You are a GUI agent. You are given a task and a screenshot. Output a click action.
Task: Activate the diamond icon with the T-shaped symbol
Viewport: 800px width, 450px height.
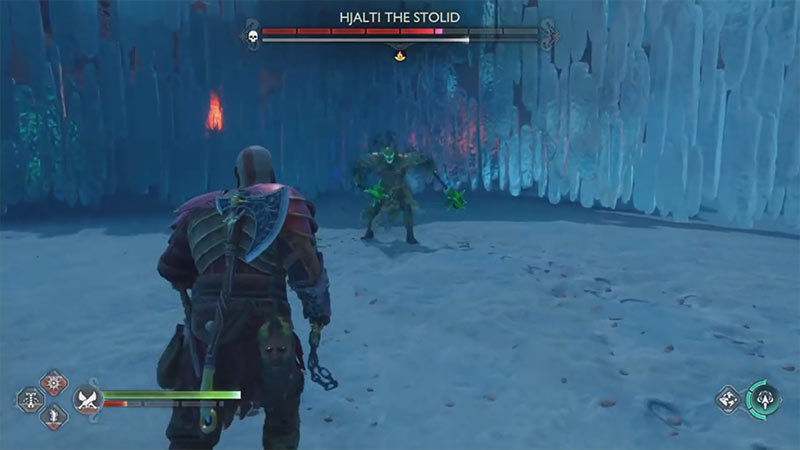pyautogui.click(x=30, y=400)
